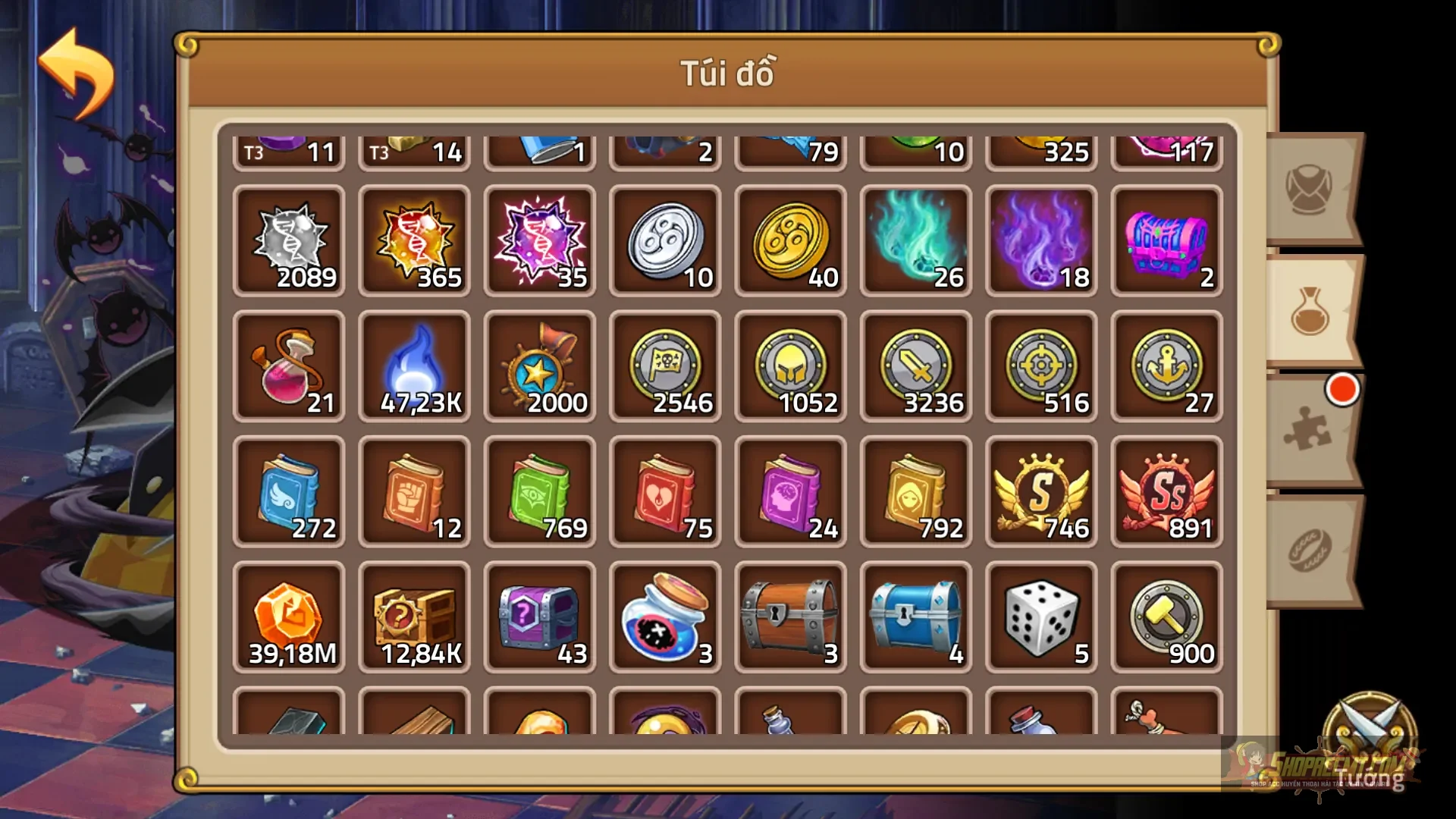Screen dimensions: 1456x819
Task: Select the pink spiked chest with count 2
Action: pos(1166,241)
